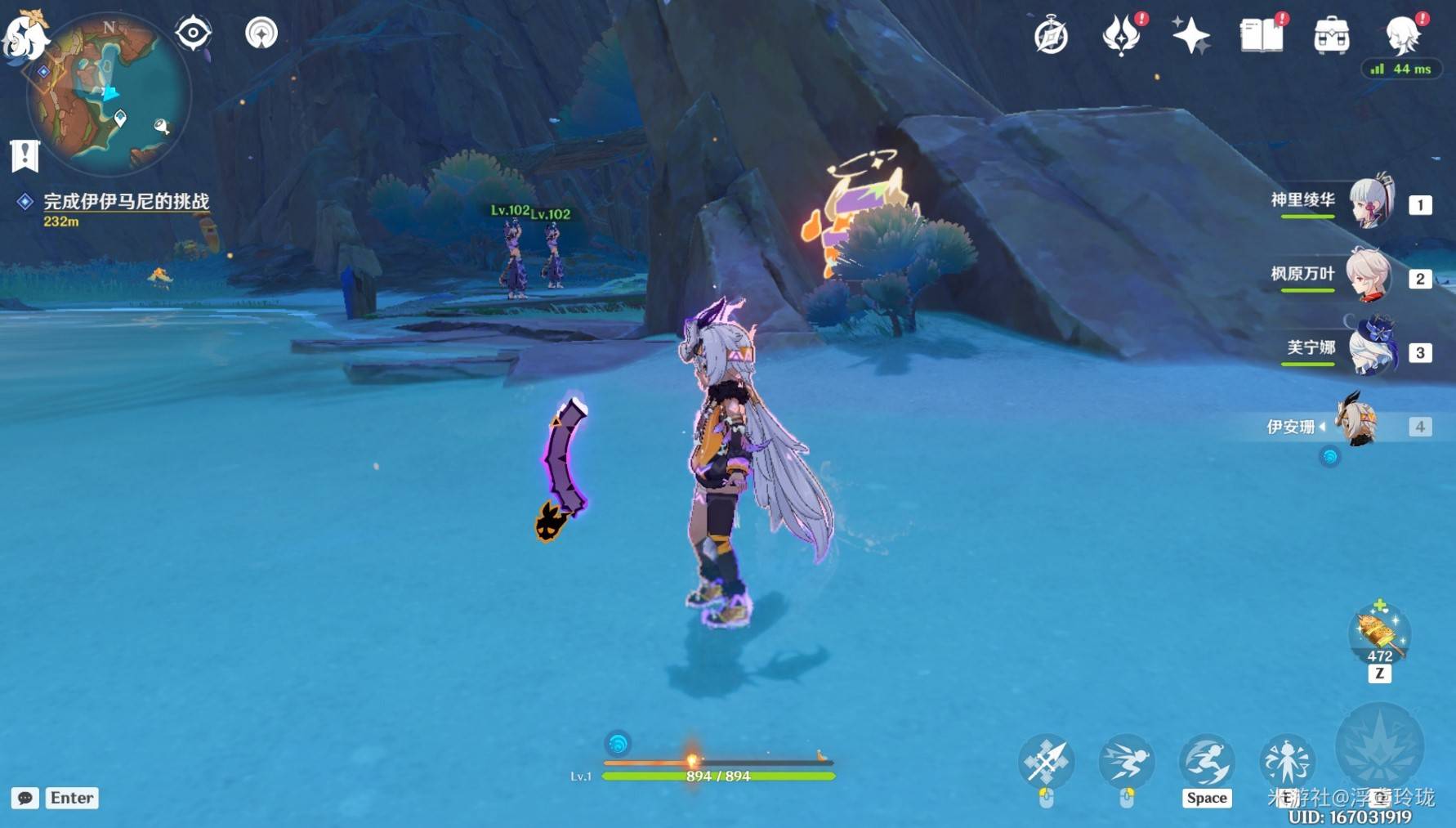Switch to party member 神里绫华
Image resolution: width=1456 pixels, height=828 pixels.
[1370, 201]
